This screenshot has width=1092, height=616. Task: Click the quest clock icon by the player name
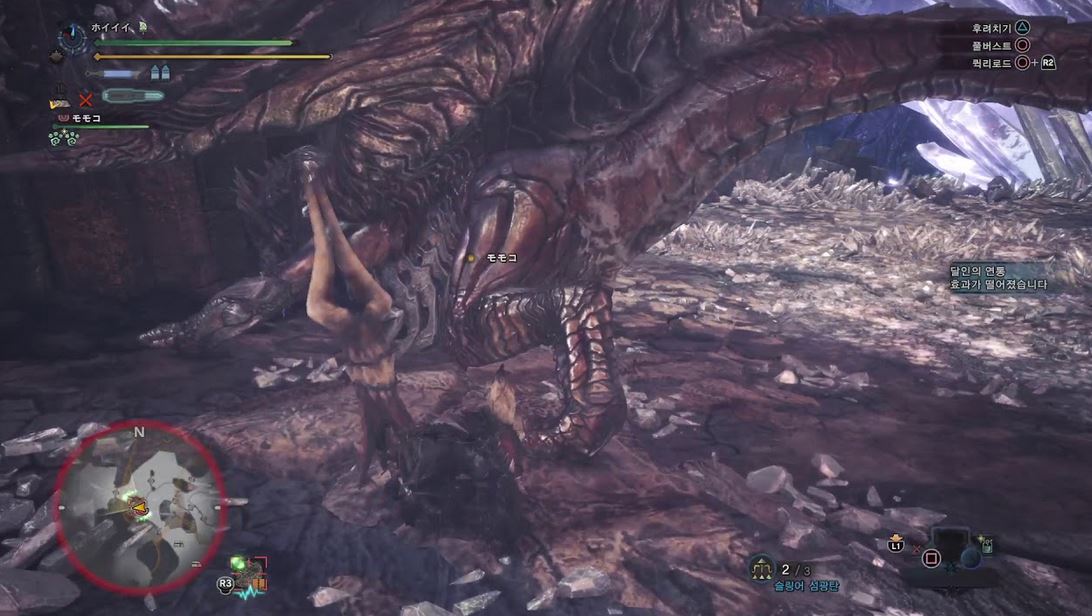point(71,39)
